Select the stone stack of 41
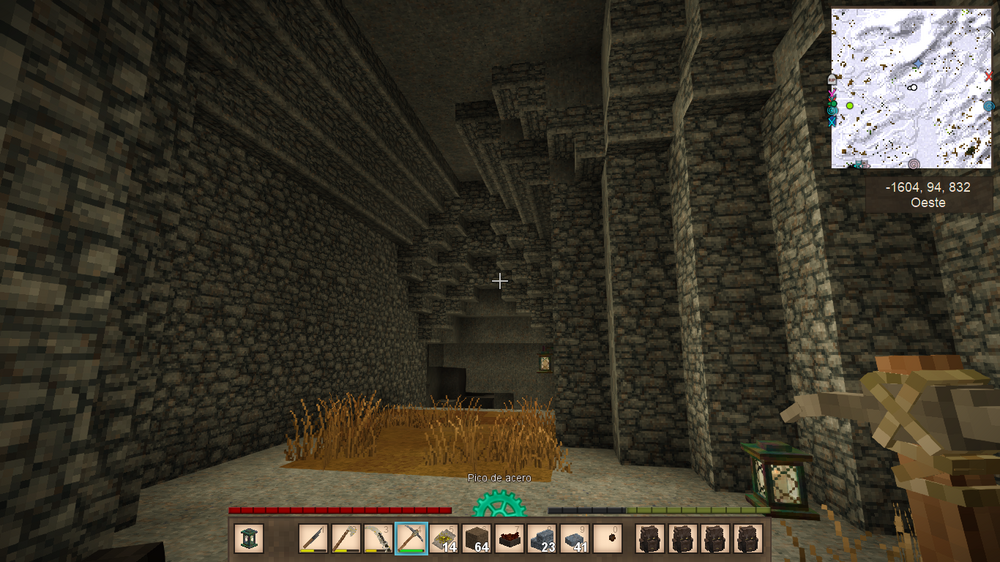This screenshot has width=1000, height=562. click(x=574, y=538)
